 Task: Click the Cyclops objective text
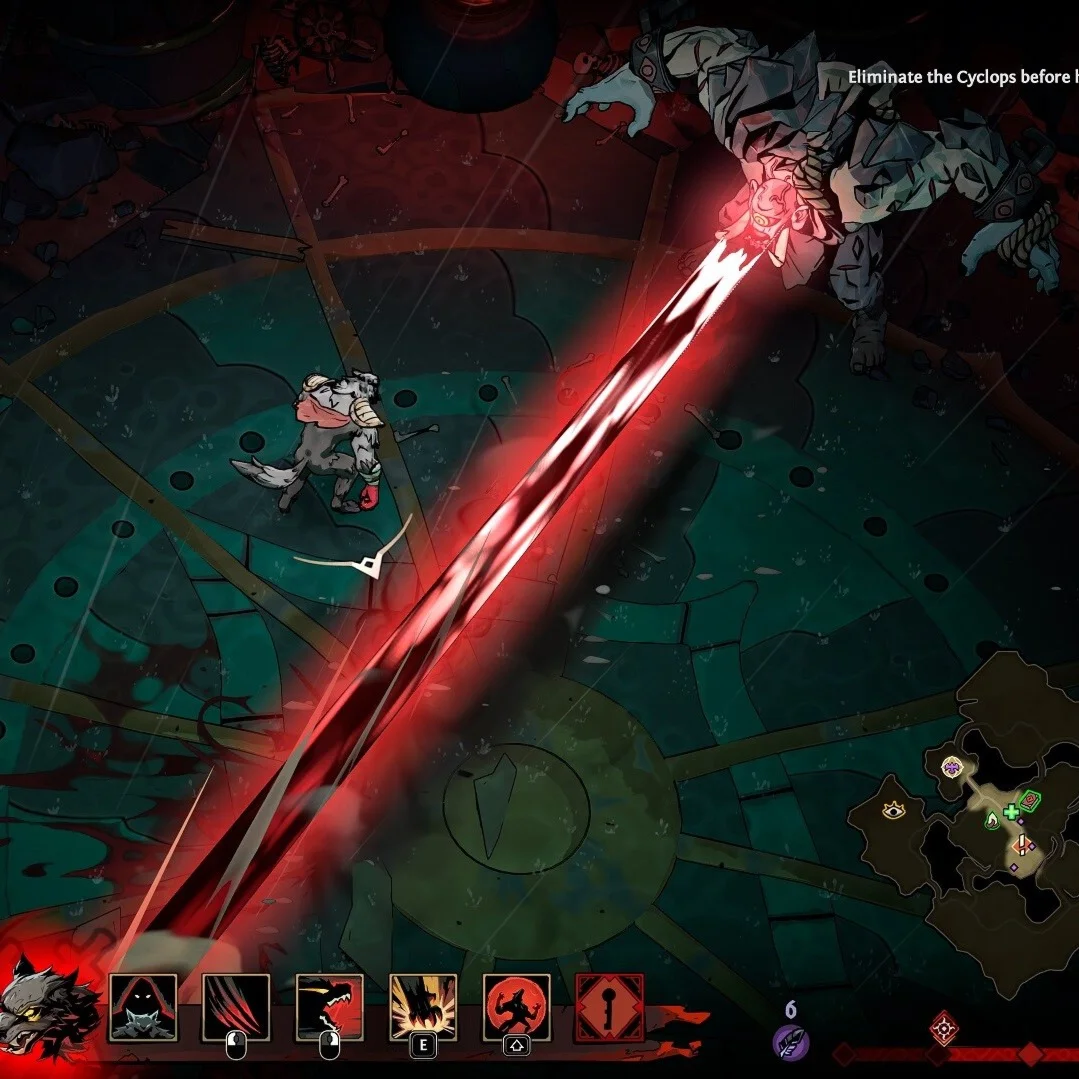(962, 77)
